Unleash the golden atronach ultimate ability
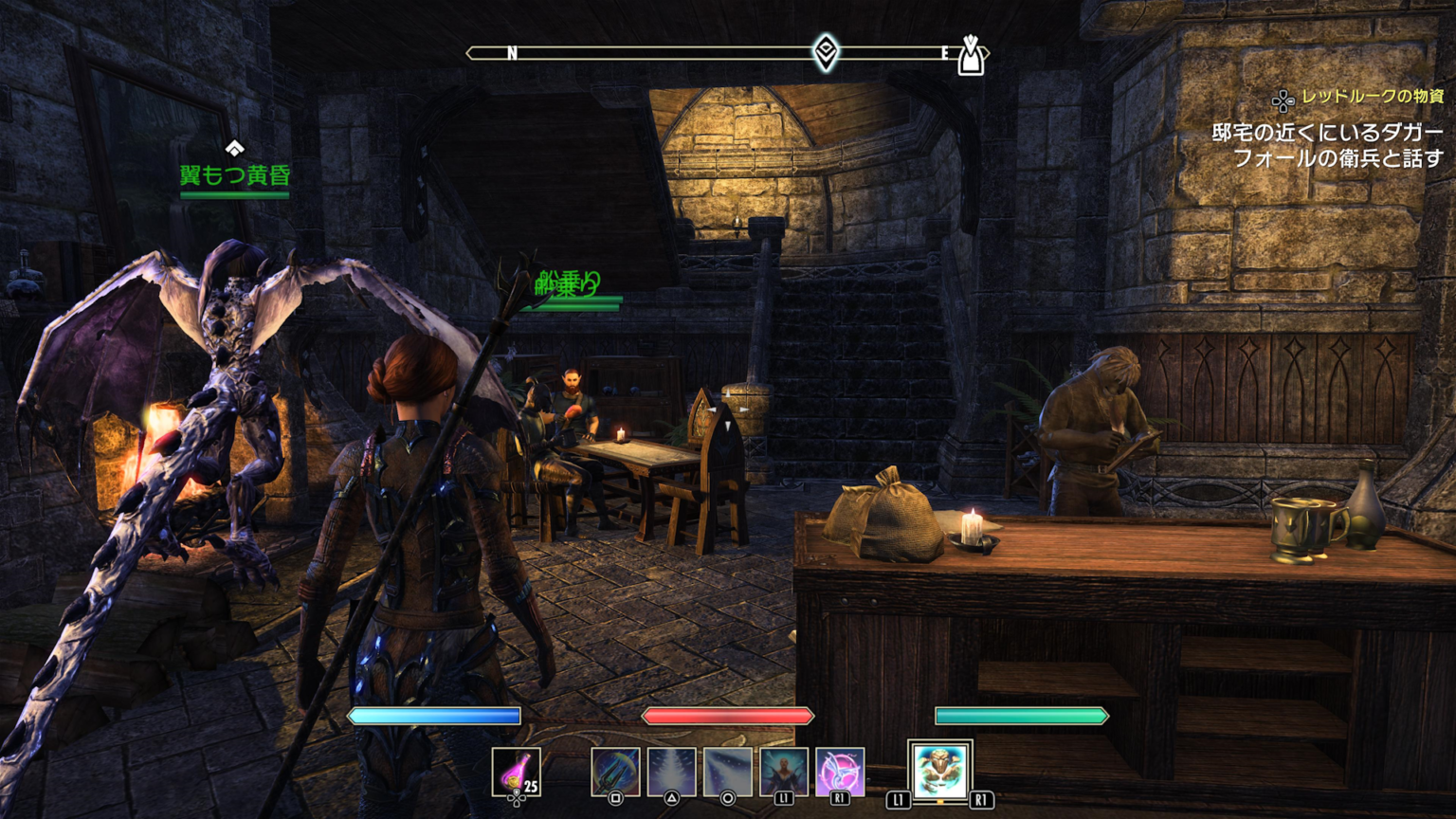Screen dimensions: 1456x819 coord(939,771)
